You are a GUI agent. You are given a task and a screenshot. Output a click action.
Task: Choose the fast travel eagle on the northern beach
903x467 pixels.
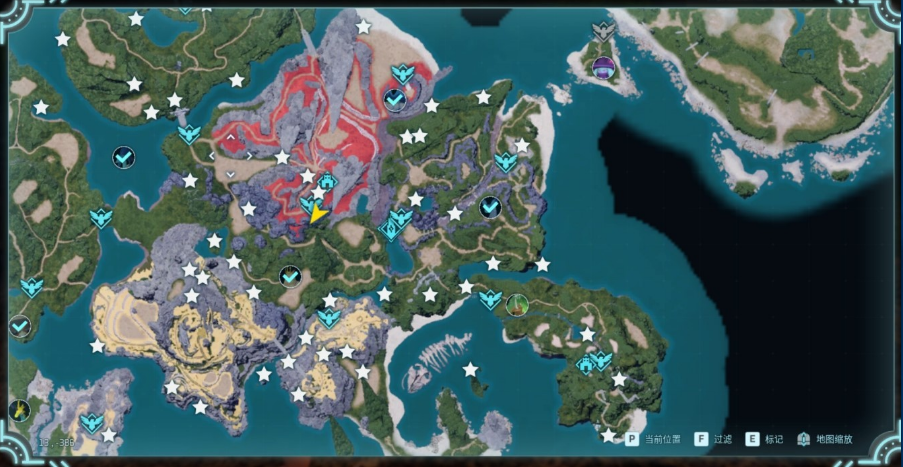click(x=403, y=74)
